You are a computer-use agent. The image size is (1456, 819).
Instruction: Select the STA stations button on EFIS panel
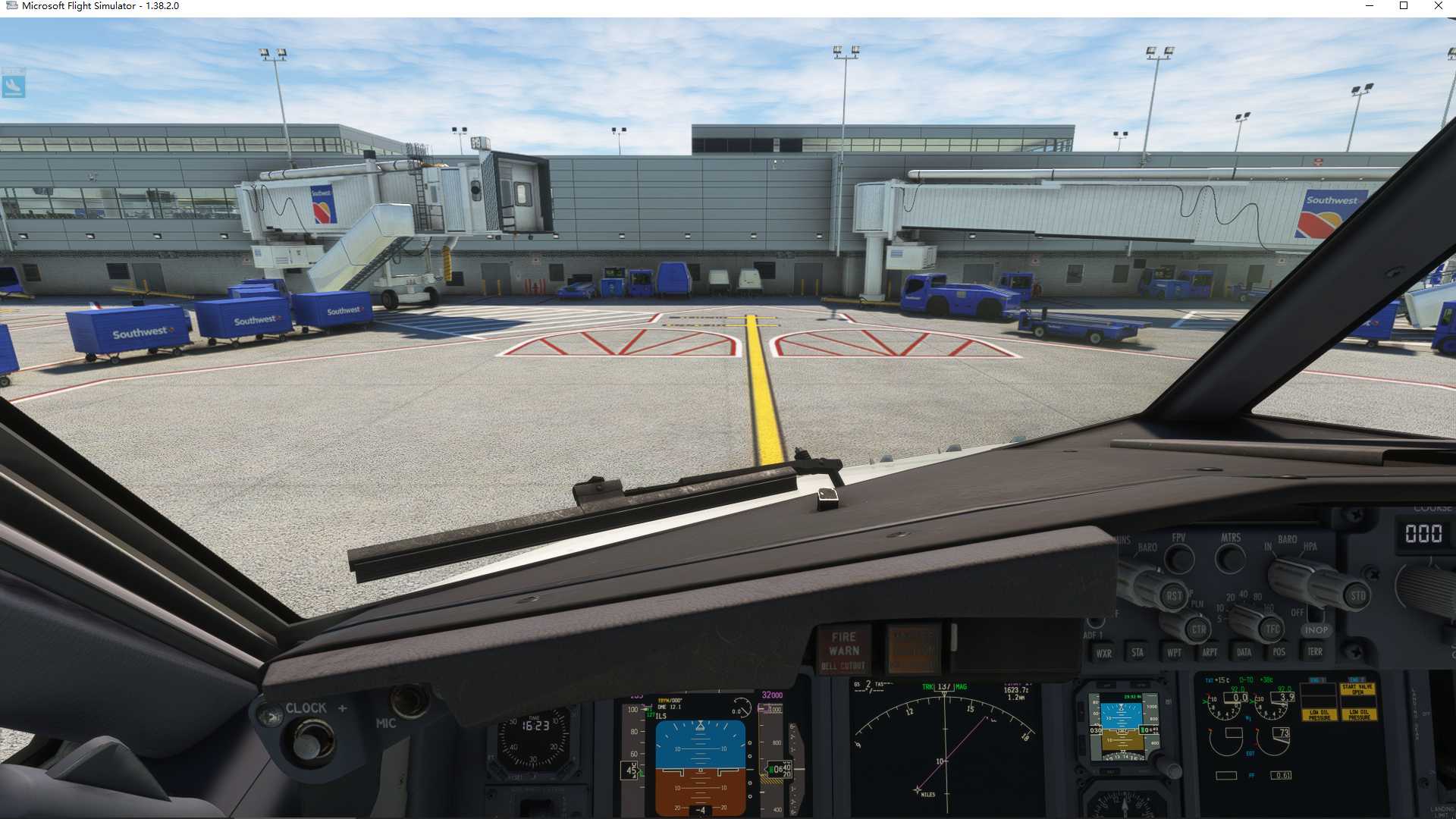[1137, 651]
